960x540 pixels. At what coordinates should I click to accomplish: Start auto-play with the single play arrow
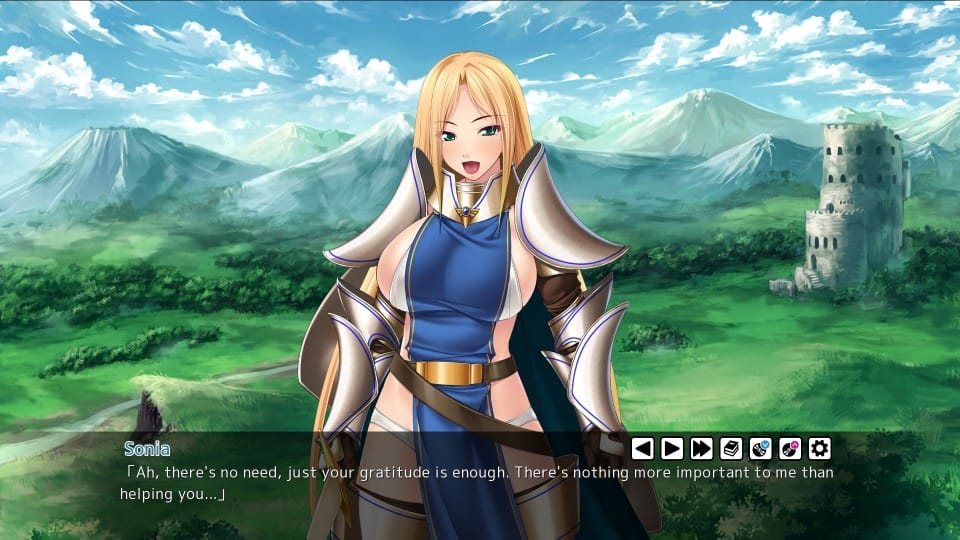coord(672,449)
